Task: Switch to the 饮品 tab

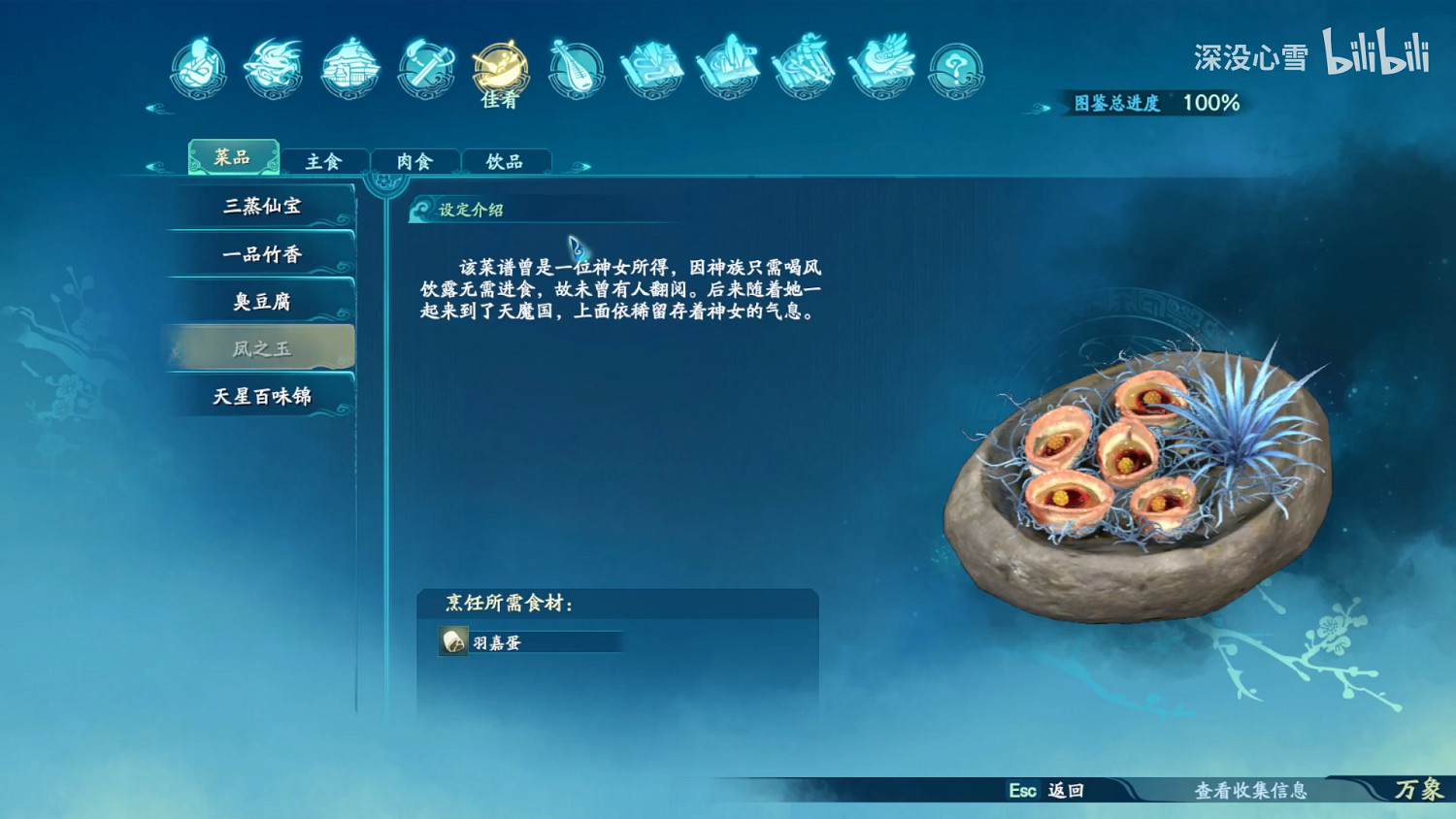Action: [507, 160]
